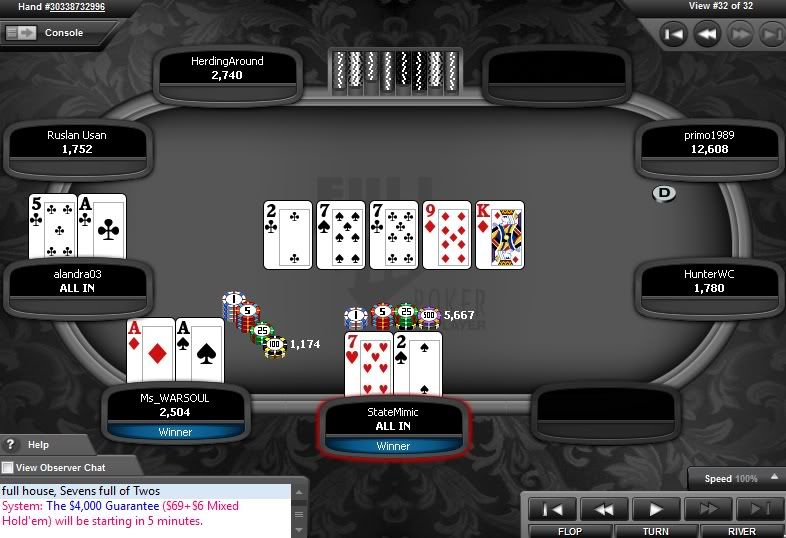Select player HerdingAround's name plate
This screenshot has height=538, width=786.
coord(227,68)
